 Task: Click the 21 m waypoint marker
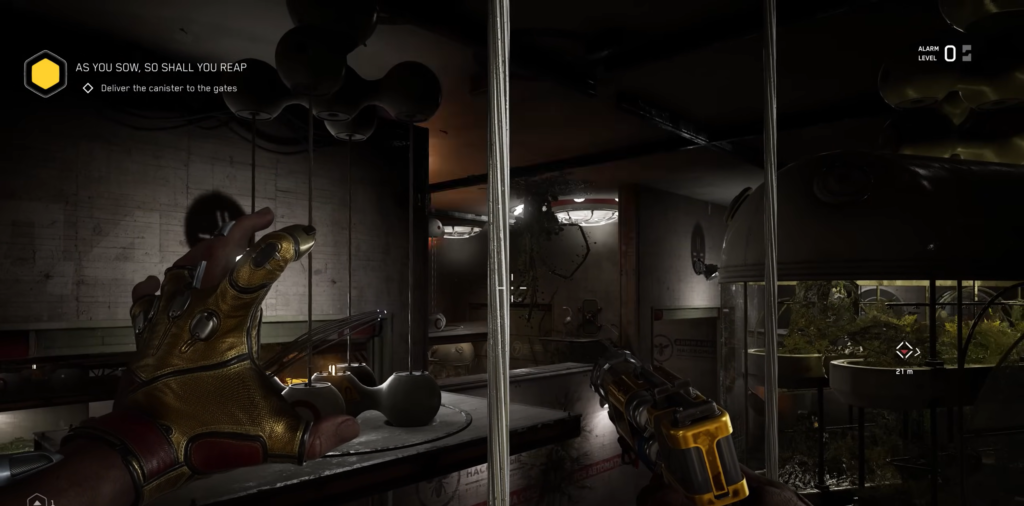(904, 351)
